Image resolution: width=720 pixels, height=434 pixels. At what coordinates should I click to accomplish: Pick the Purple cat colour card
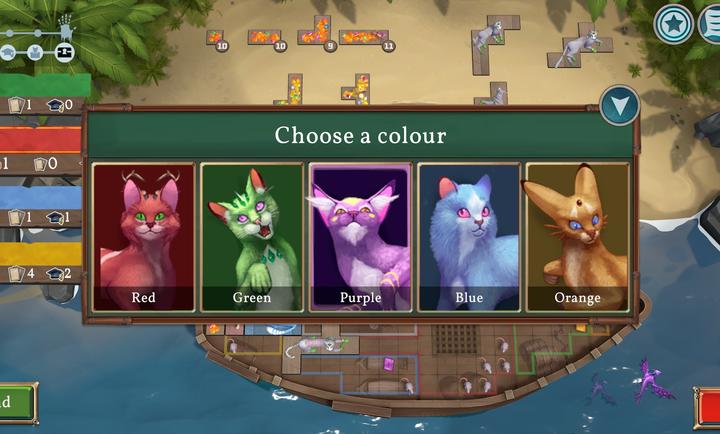tap(360, 236)
